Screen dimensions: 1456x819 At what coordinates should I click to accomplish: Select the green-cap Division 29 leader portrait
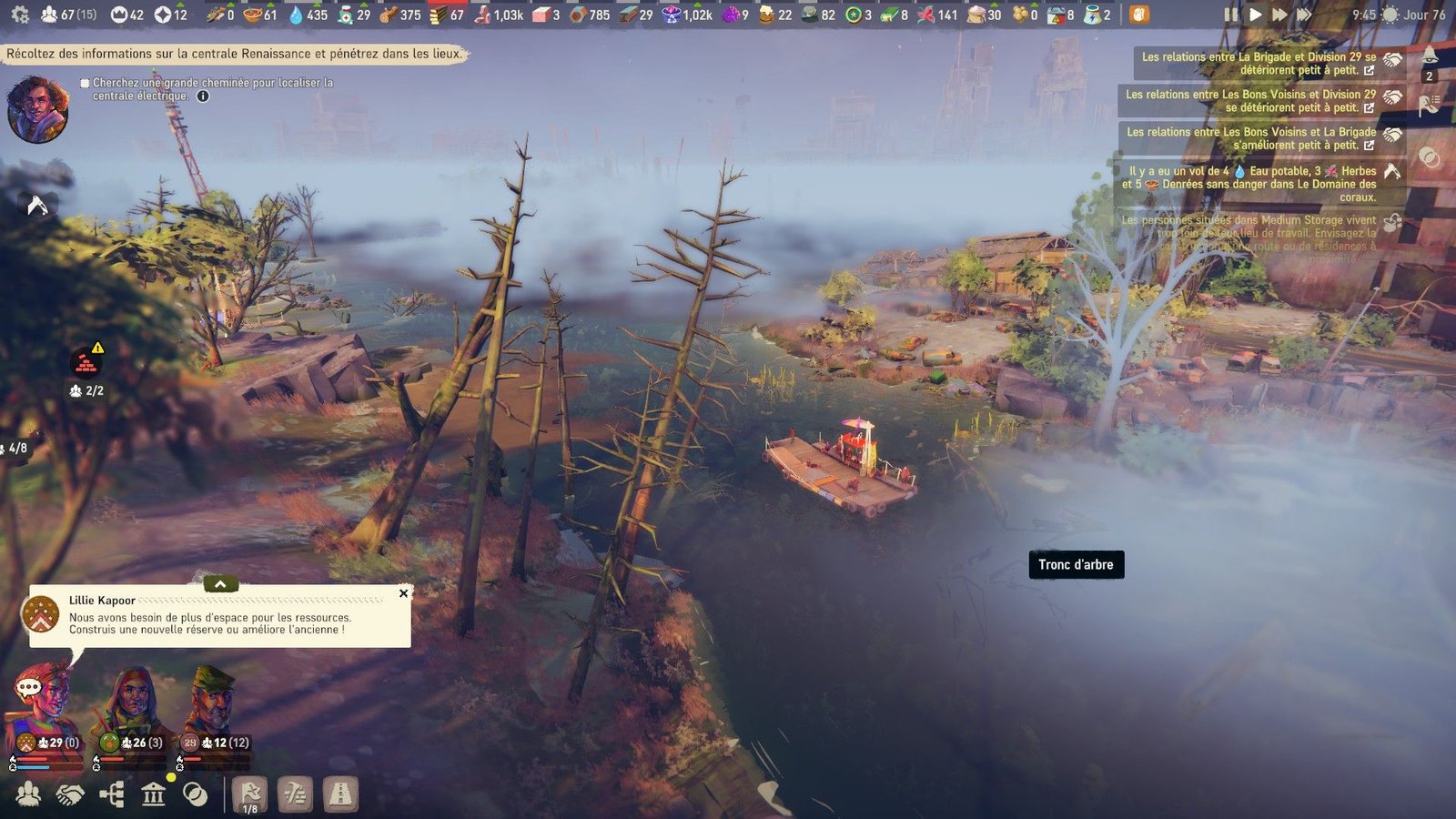pos(212,701)
